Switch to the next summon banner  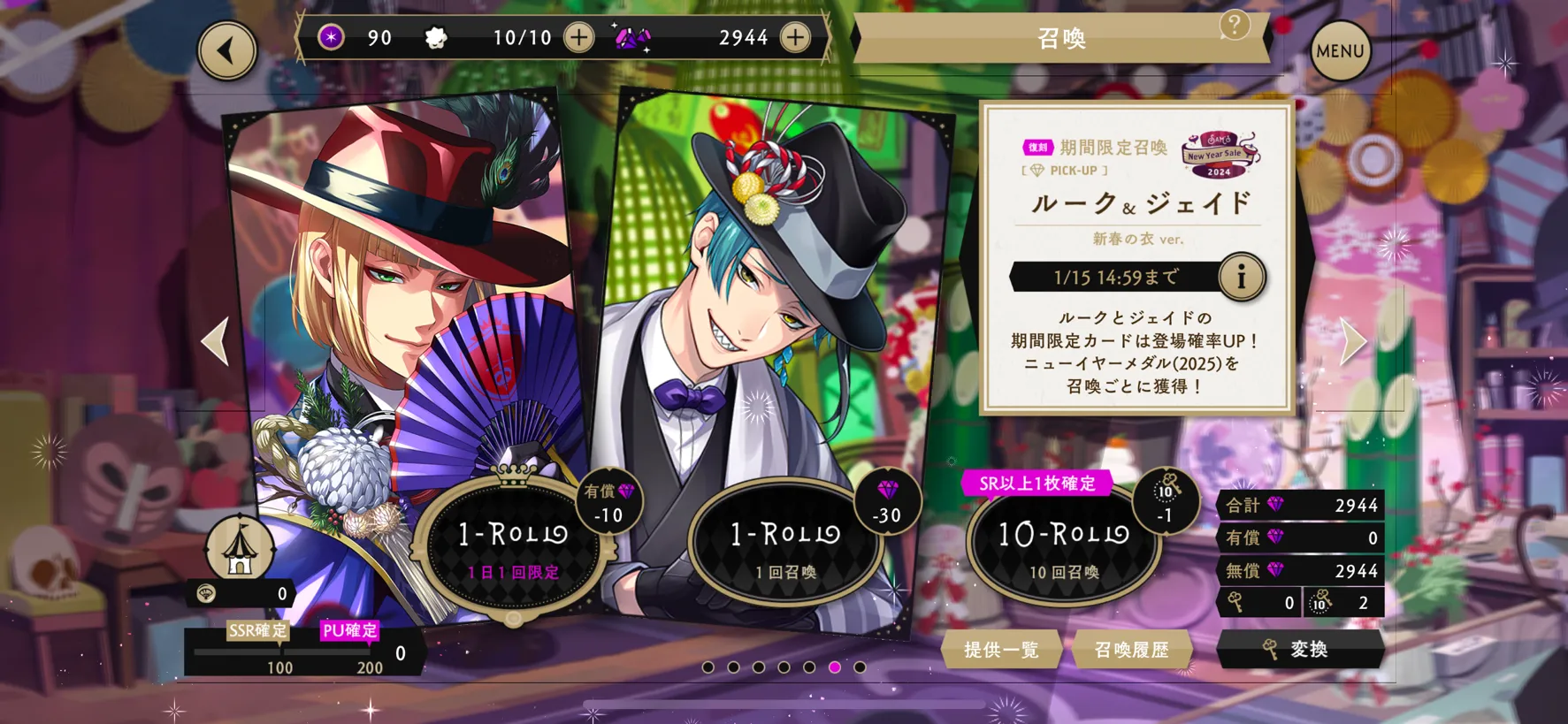pos(1352,340)
